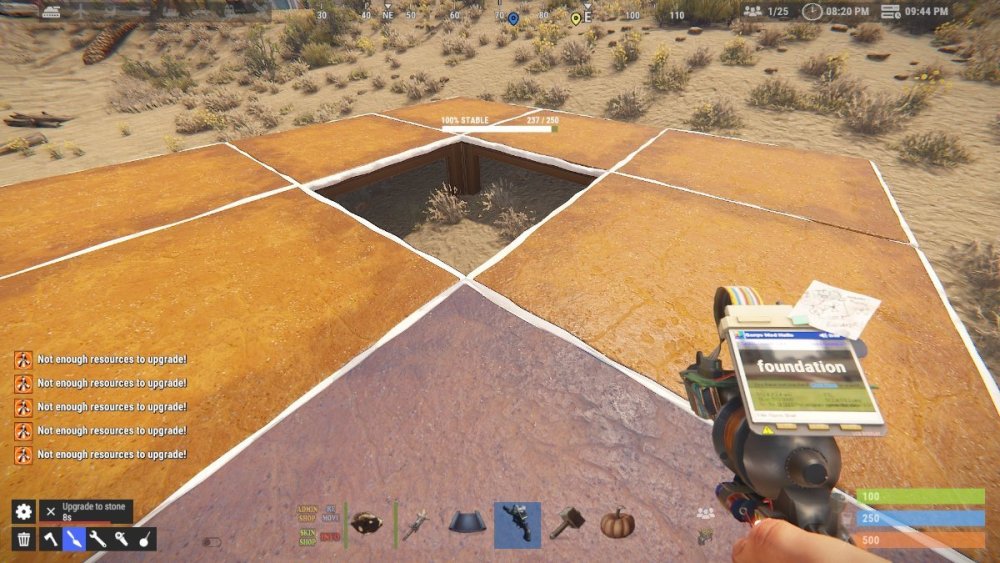Click the red Info button

[x=331, y=537]
